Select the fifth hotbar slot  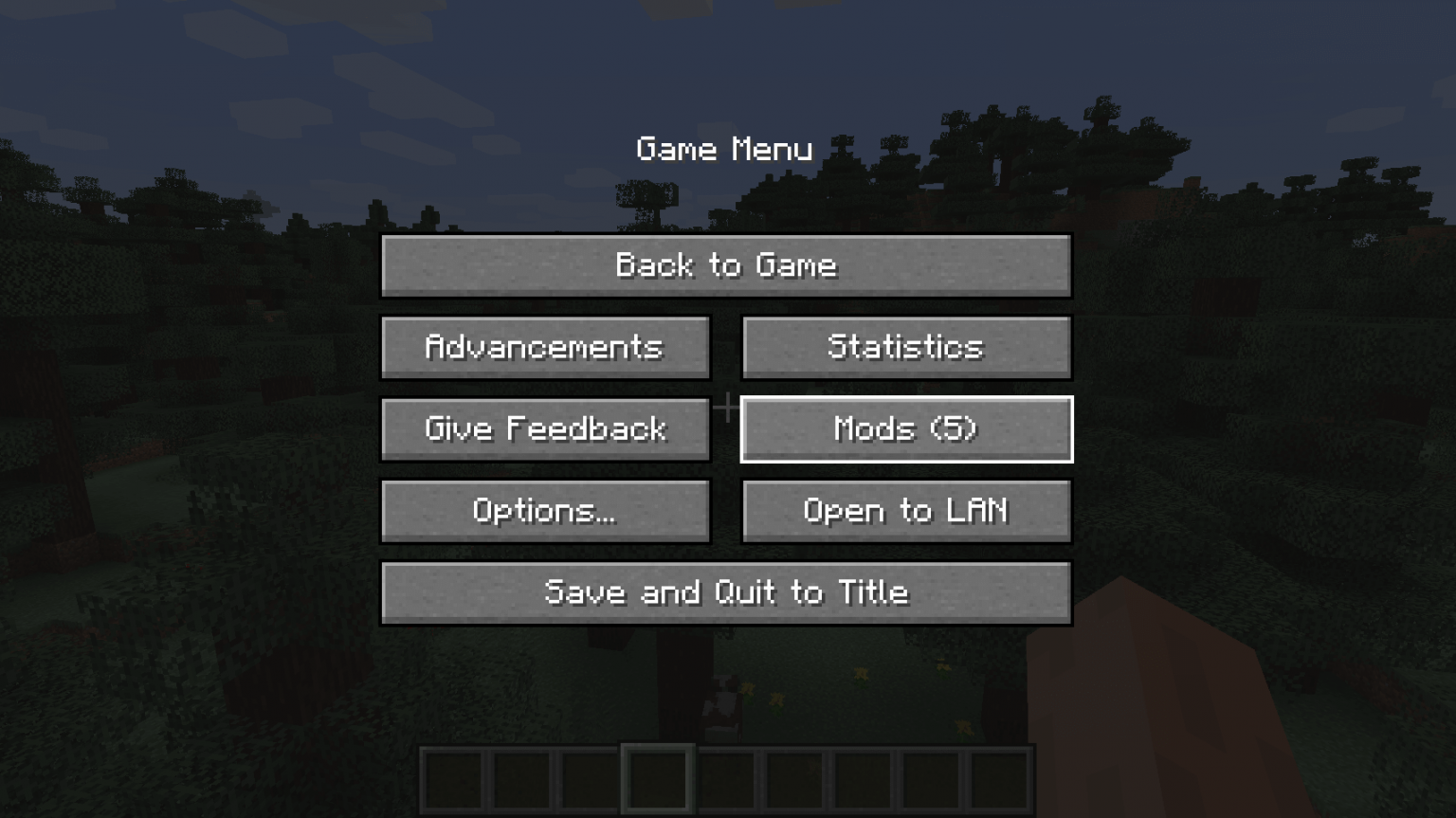pyautogui.click(x=724, y=777)
